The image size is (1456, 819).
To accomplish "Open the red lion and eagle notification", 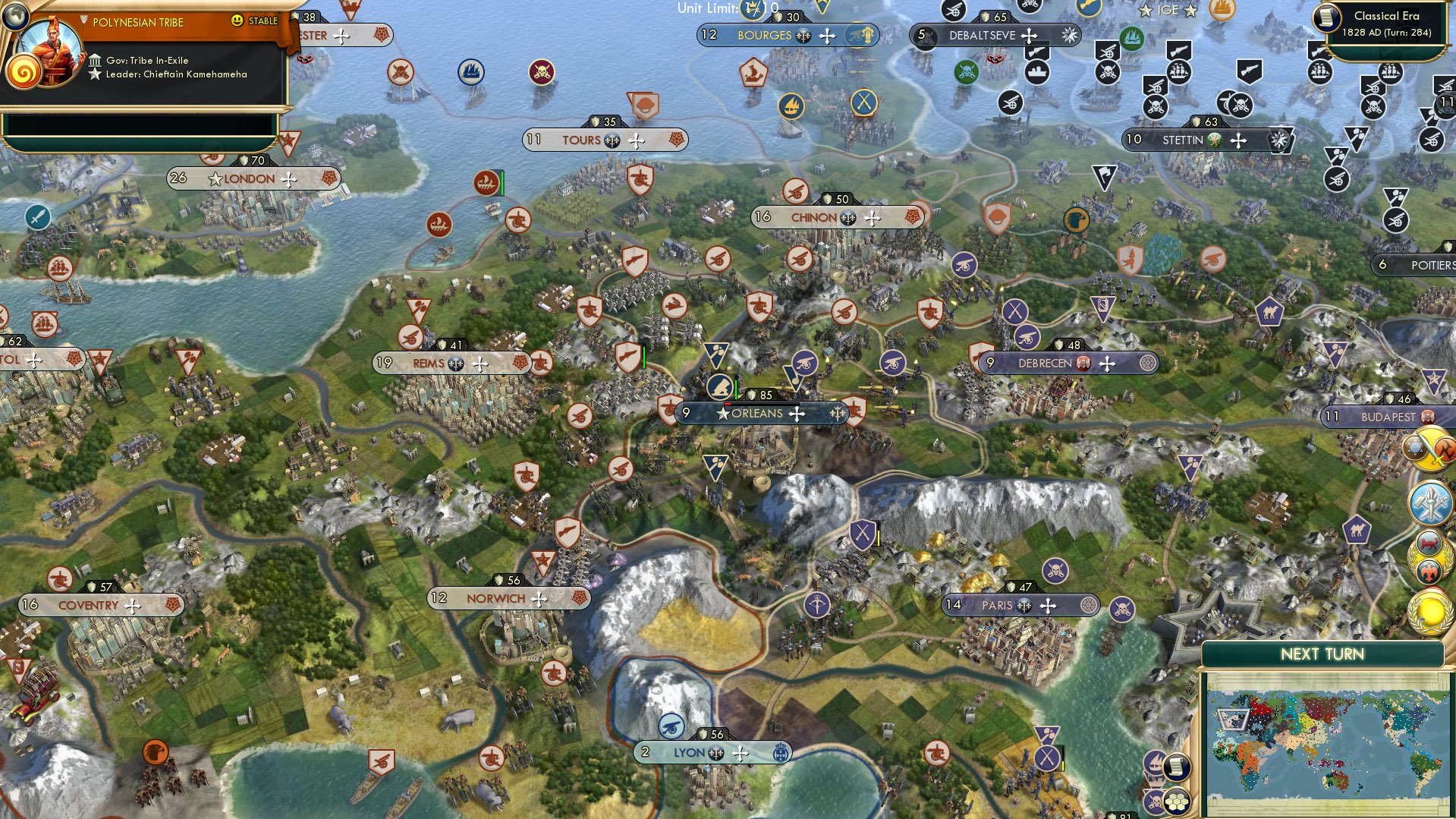I will 1429,558.
